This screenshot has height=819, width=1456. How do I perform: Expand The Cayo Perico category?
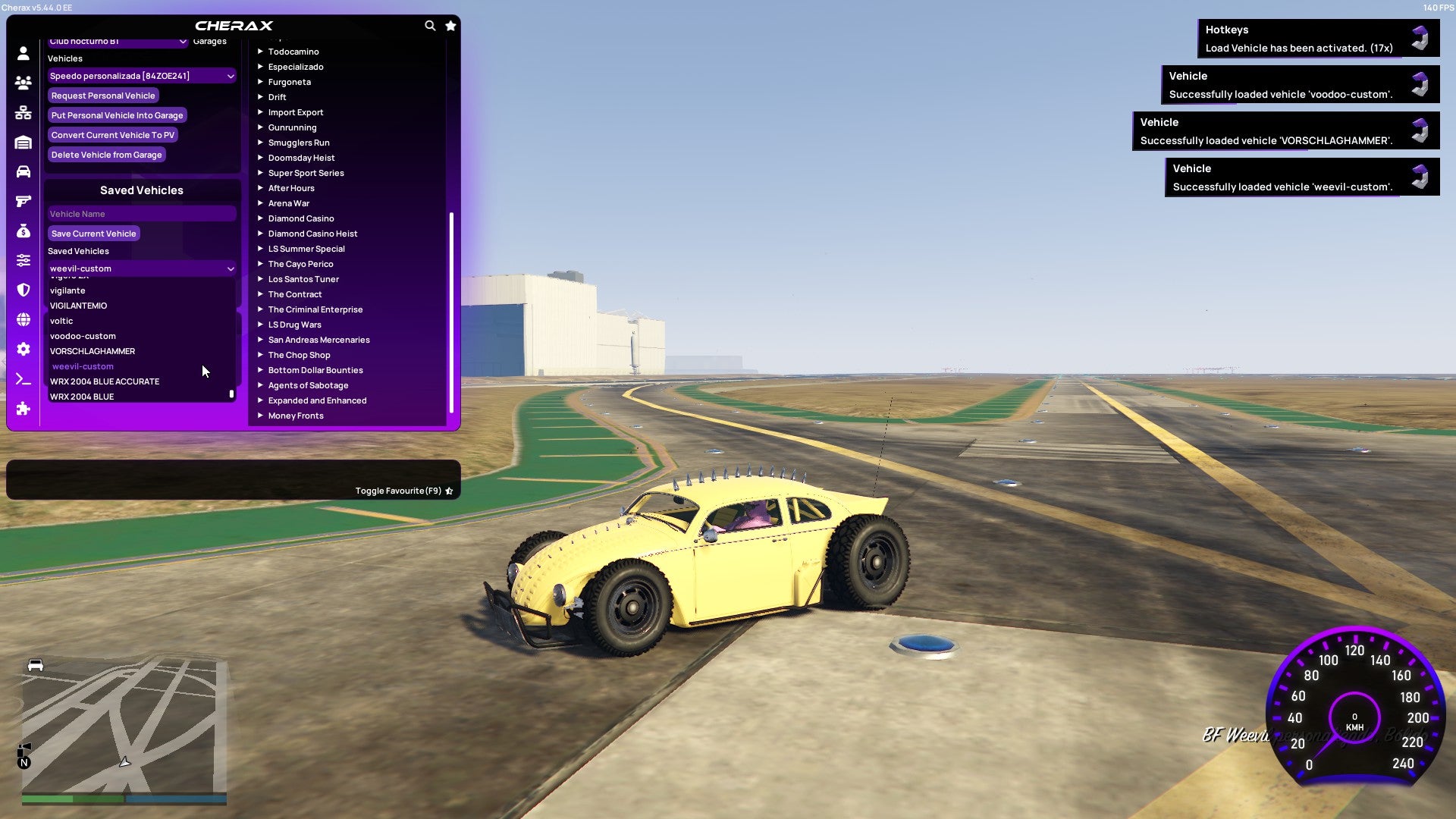pyautogui.click(x=300, y=264)
